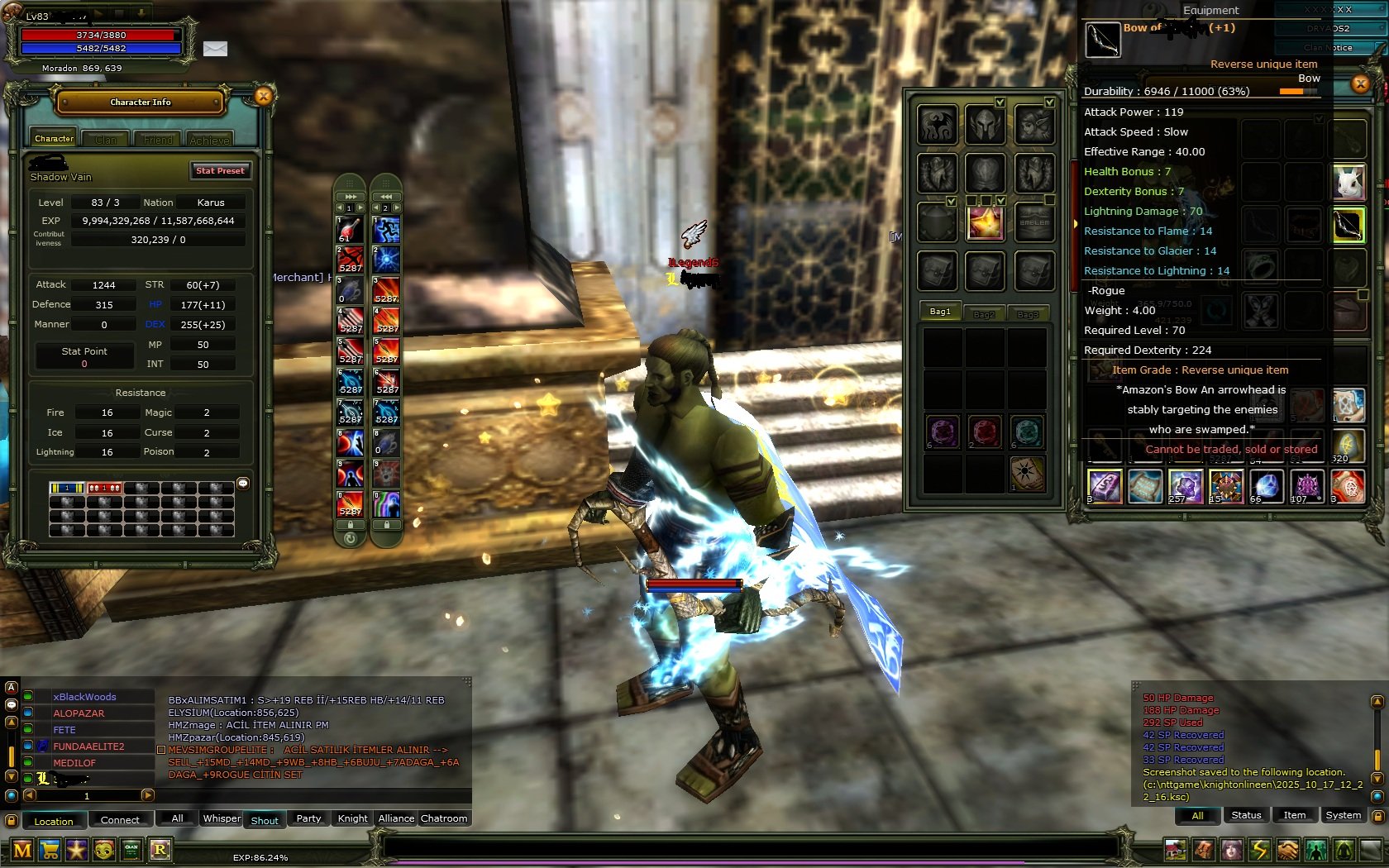Switch to the Clan tab
Viewport: 1389px width, 868px height.
tap(106, 140)
